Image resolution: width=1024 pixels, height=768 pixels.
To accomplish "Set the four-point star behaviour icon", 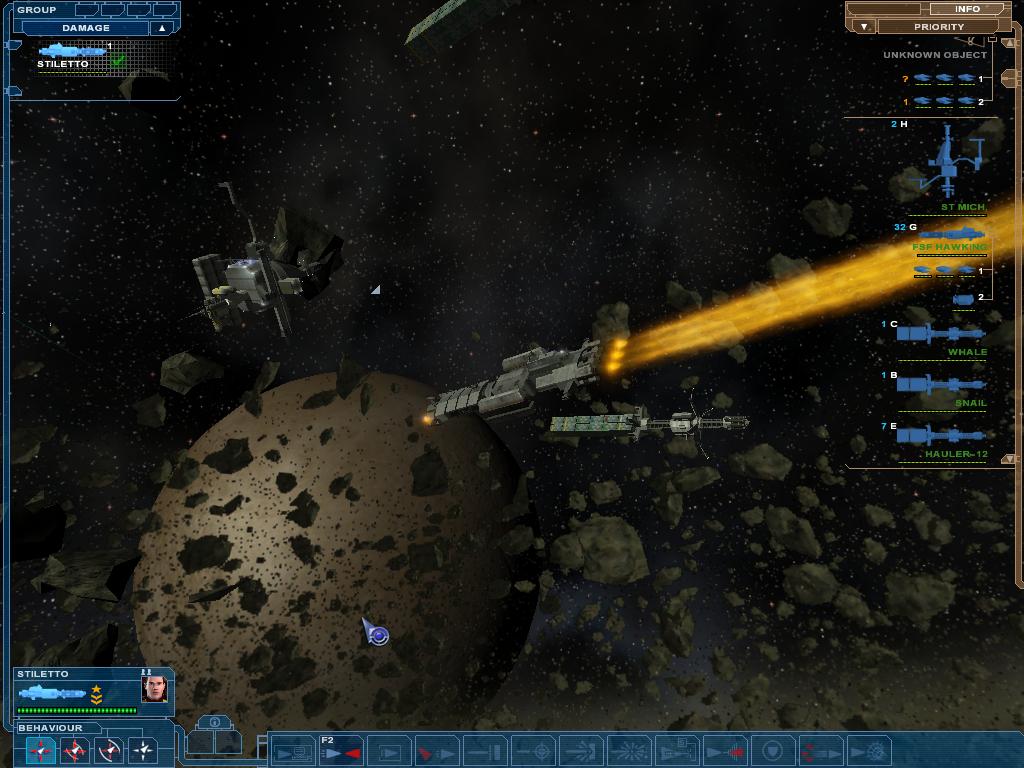I will tap(143, 749).
